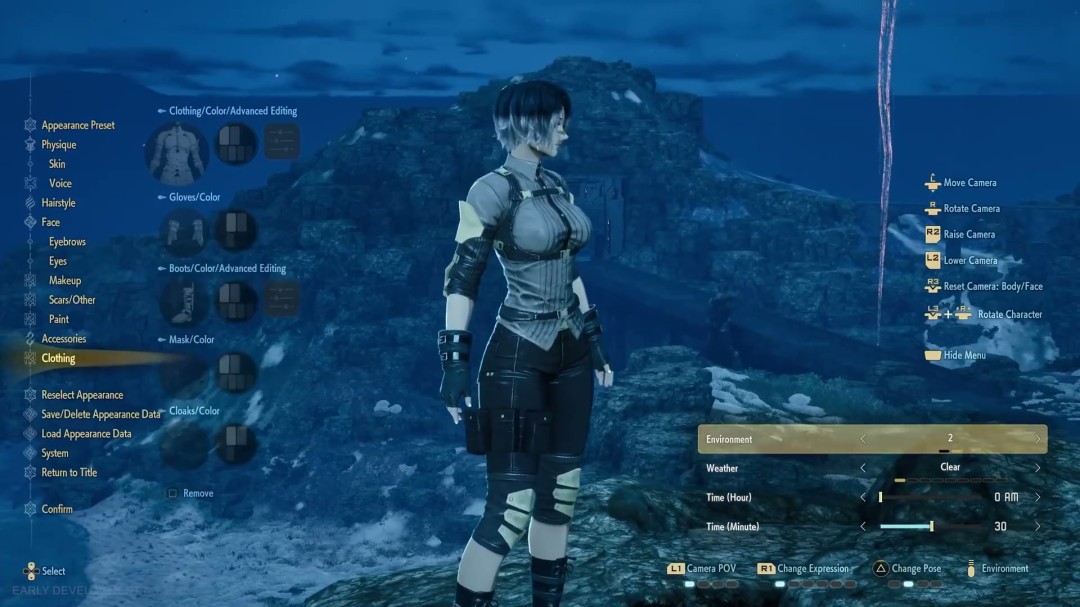Open the Hairstyle options

pos(58,203)
